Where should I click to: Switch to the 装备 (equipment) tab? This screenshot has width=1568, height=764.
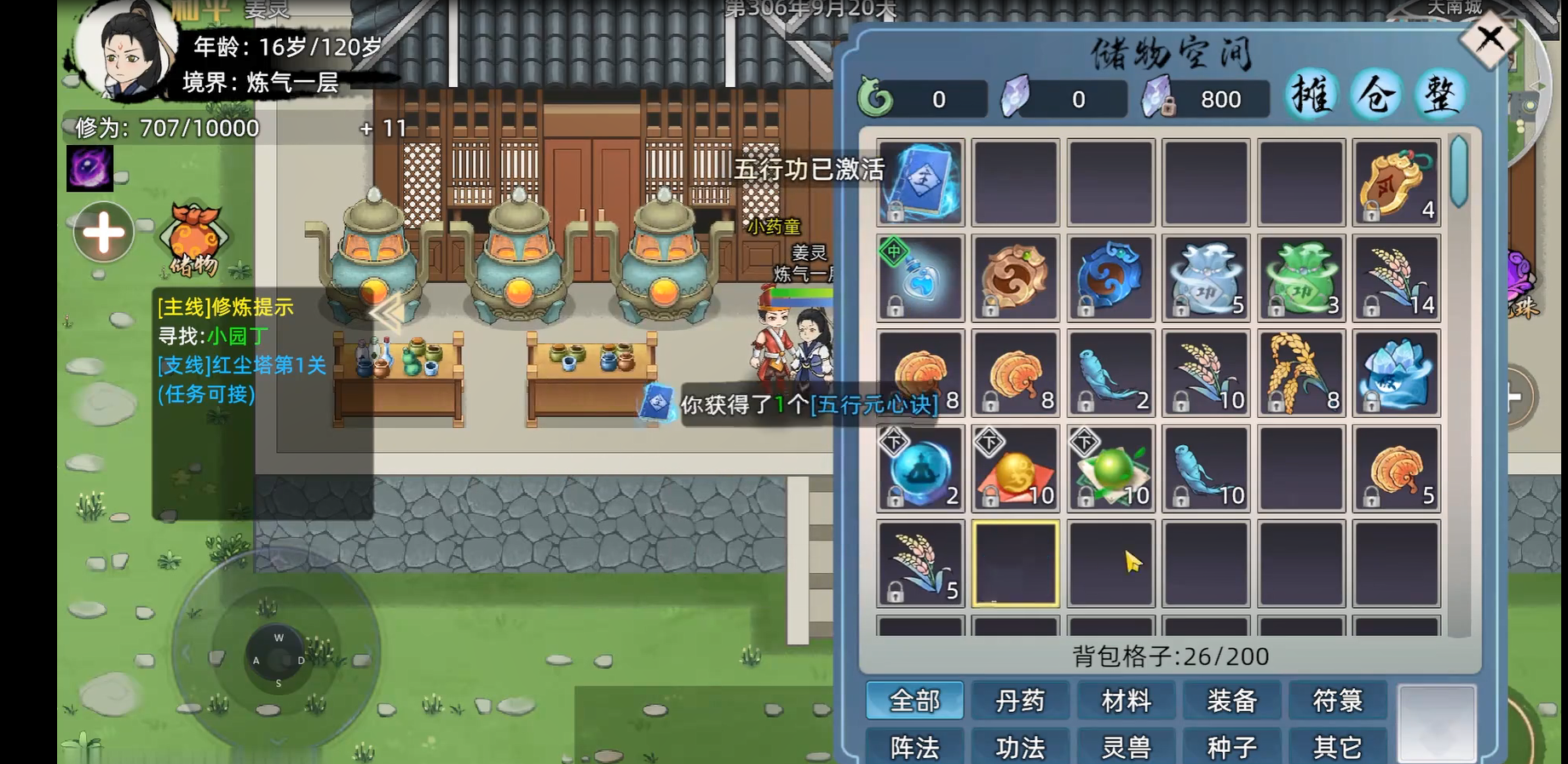pyautogui.click(x=1231, y=700)
